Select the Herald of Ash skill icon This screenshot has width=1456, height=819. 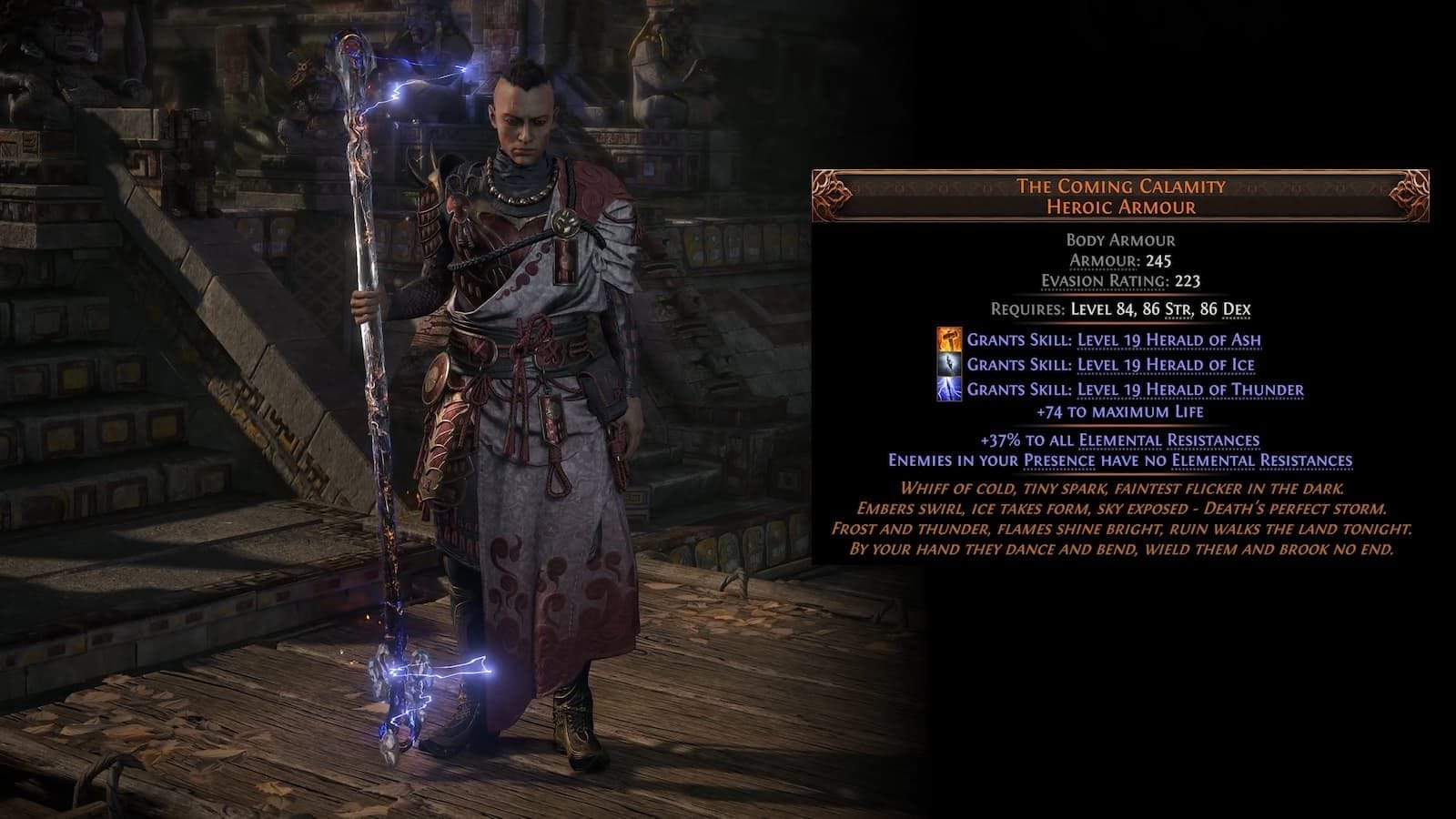tap(948, 340)
